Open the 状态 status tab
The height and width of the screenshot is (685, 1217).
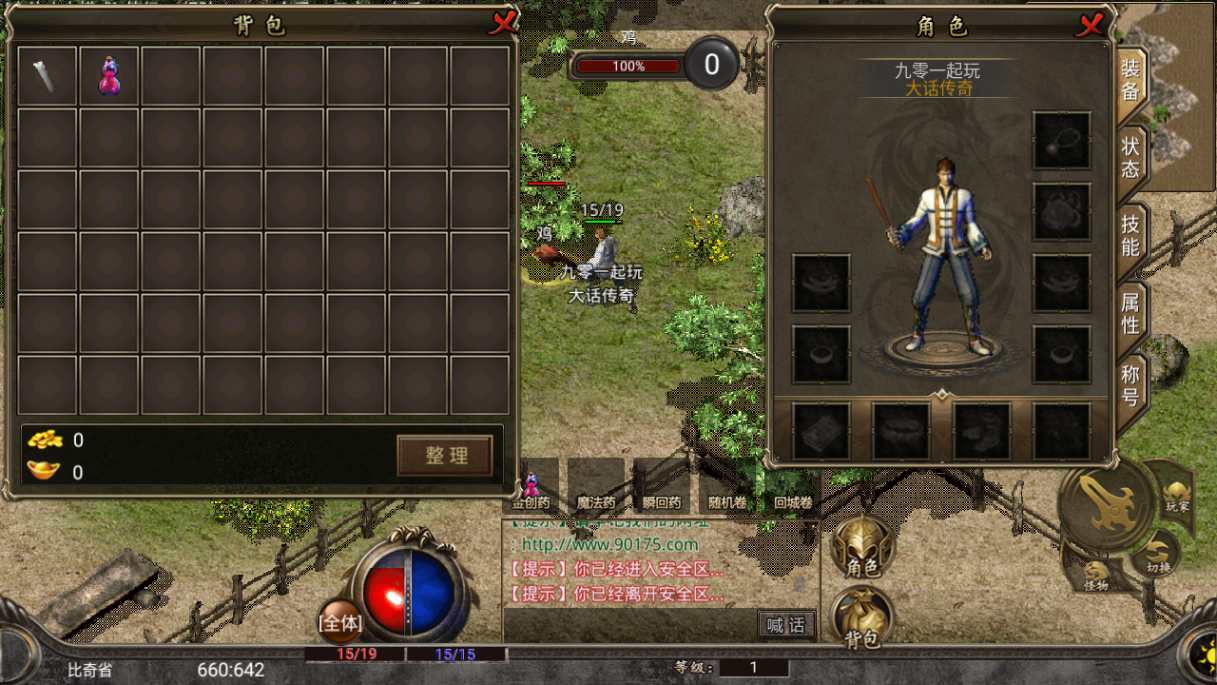click(1130, 158)
